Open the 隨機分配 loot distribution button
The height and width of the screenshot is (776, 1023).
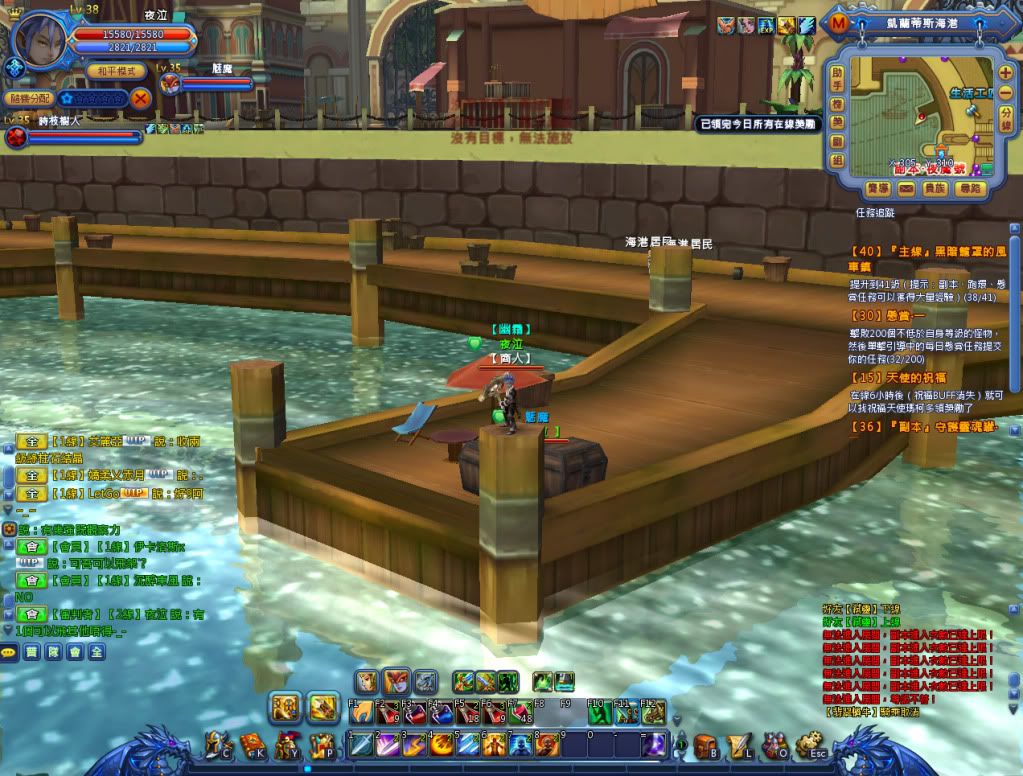pos(29,98)
